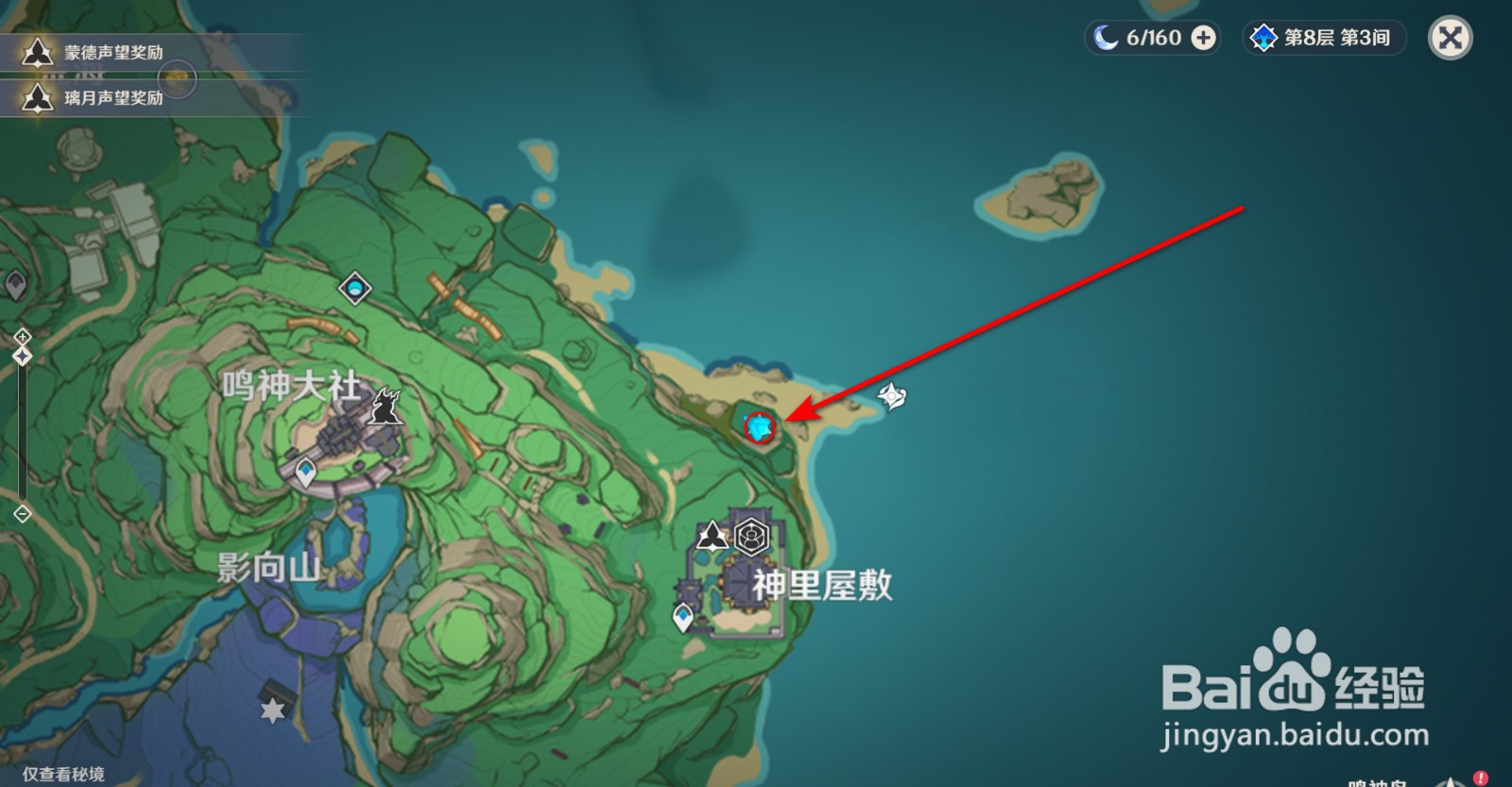The width and height of the screenshot is (1512, 787).
Task: Click the teleport waypoint at 鸣神大社
Action: (x=304, y=471)
